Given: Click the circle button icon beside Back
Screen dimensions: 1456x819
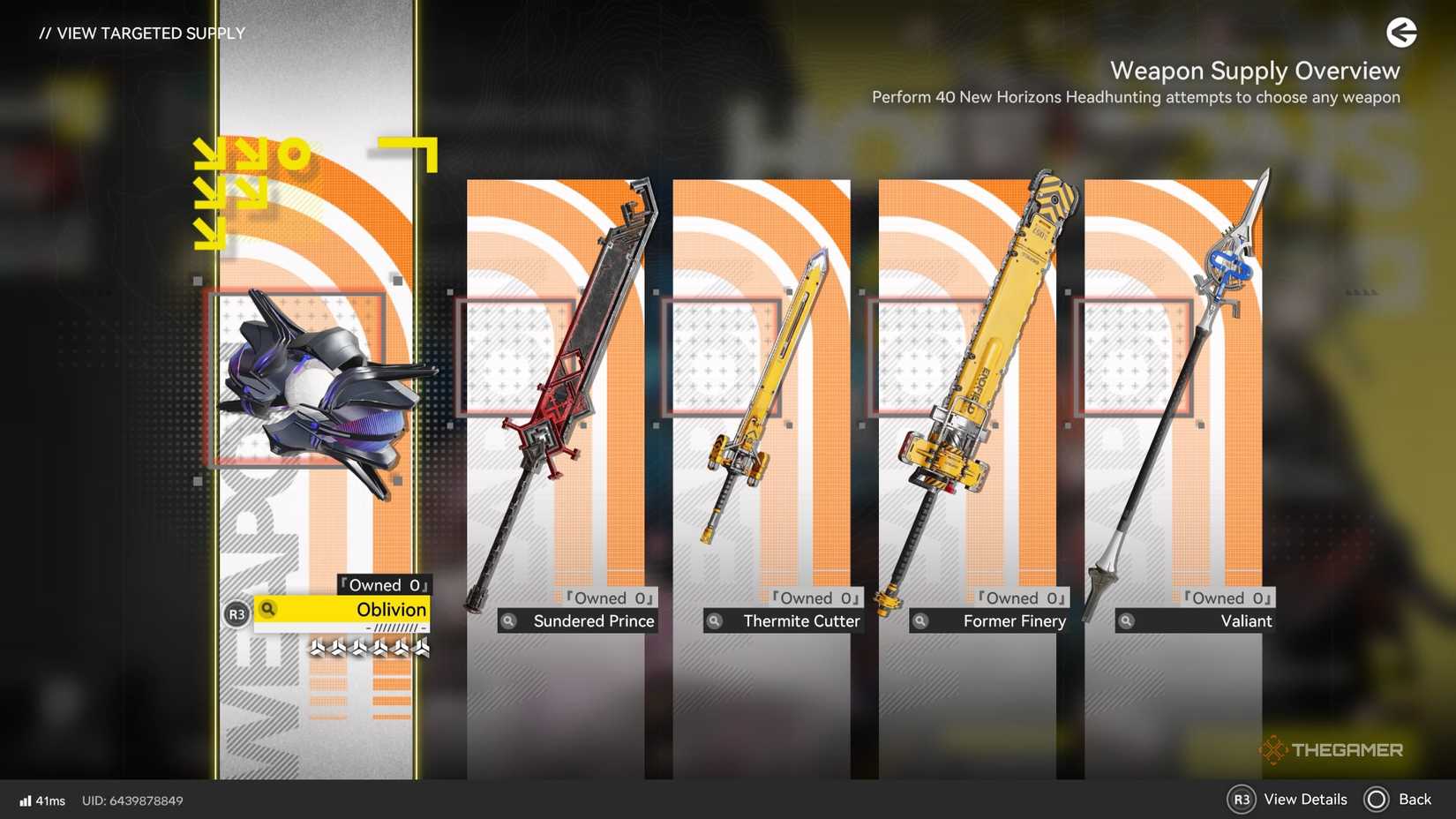Looking at the screenshot, I should 1377,800.
